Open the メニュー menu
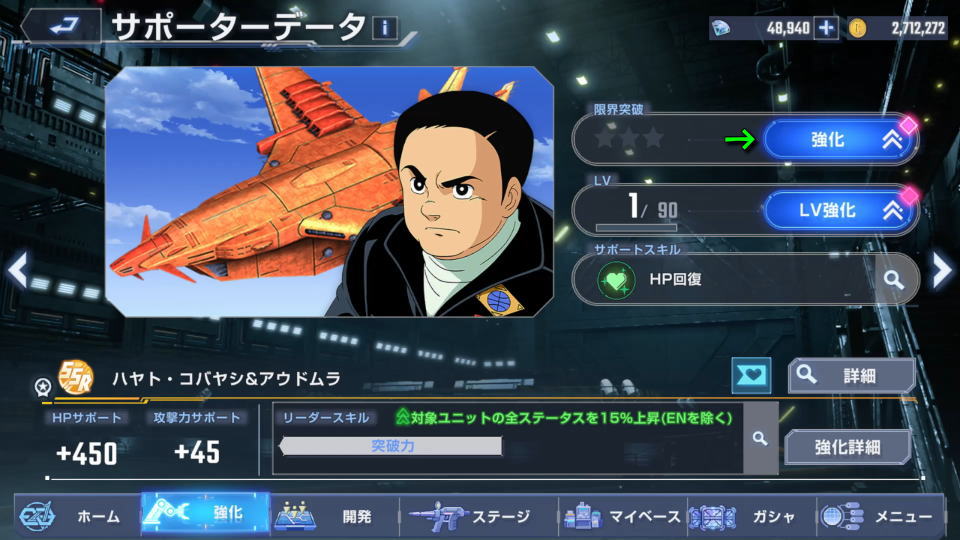The height and width of the screenshot is (540, 960). (x=880, y=516)
